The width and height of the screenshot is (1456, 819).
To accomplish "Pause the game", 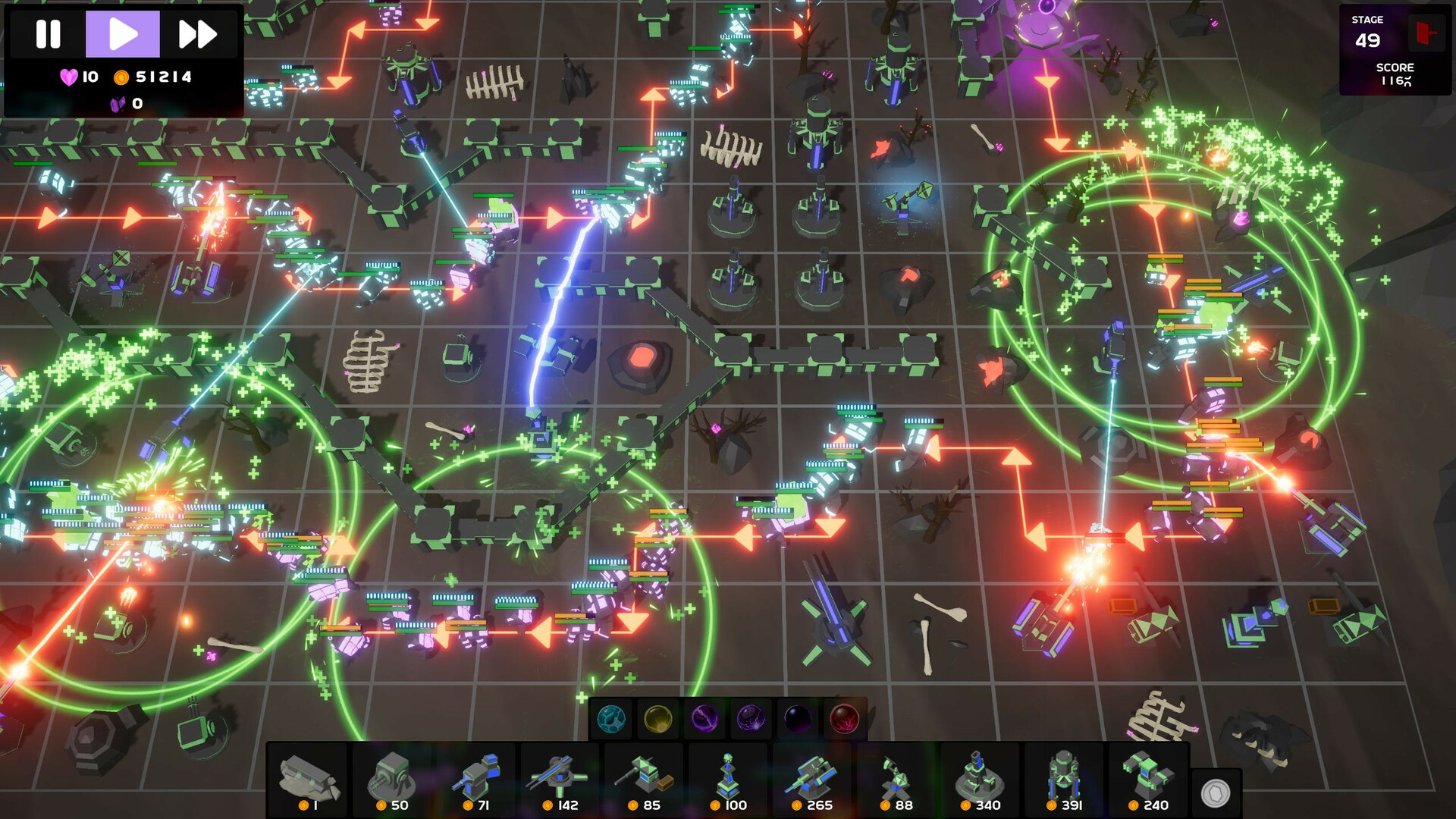I will (47, 32).
